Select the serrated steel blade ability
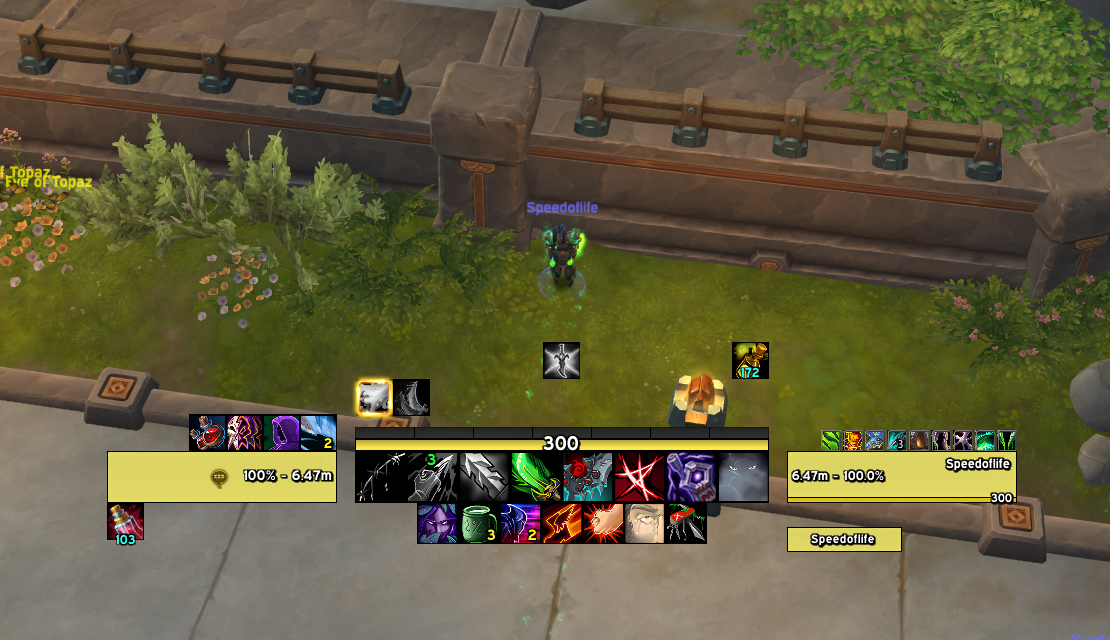This screenshot has width=1110, height=640. (x=484, y=477)
